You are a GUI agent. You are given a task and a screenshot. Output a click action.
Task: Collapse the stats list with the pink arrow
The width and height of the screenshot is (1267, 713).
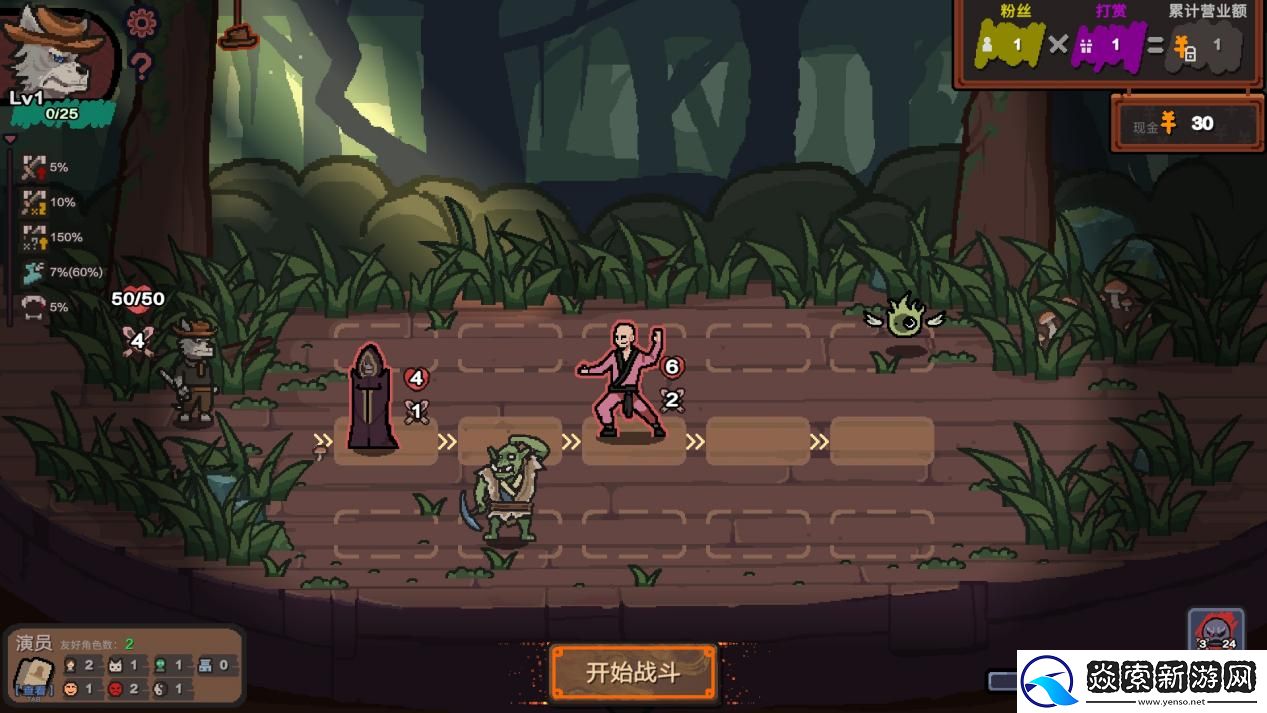pyautogui.click(x=11, y=140)
